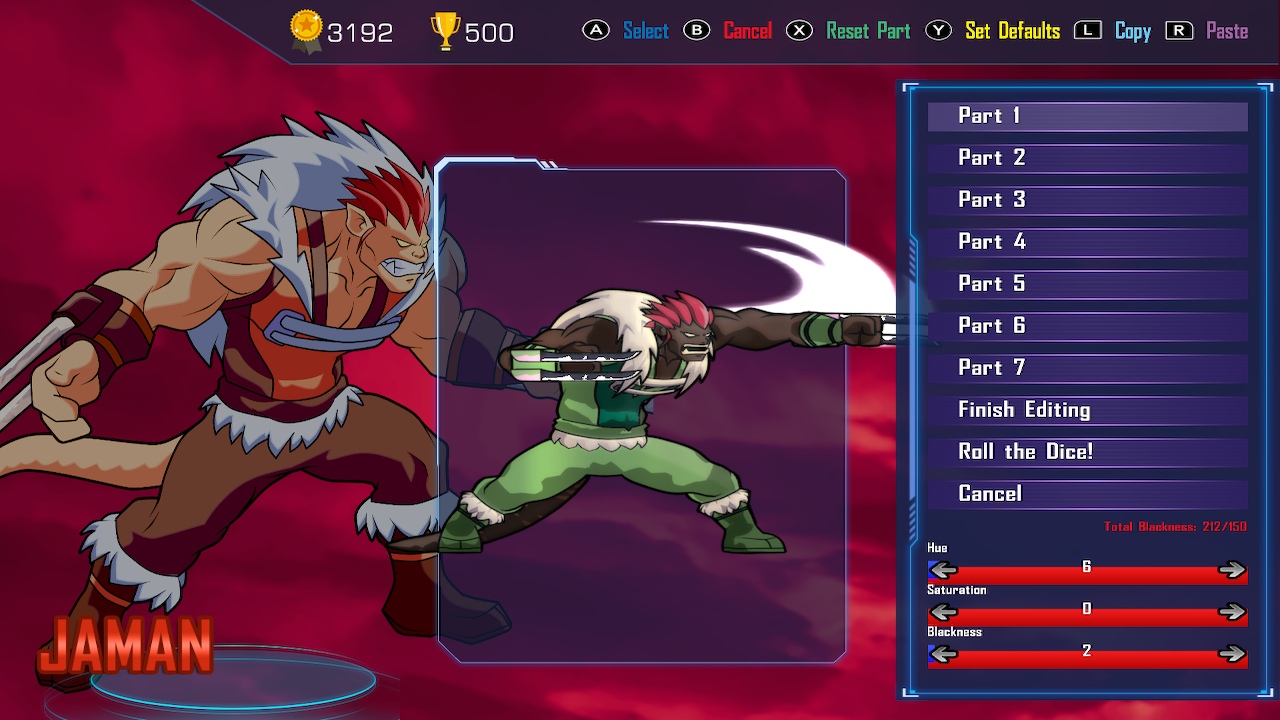This screenshot has height=720, width=1280.
Task: Select Part 7 in the parts list
Action: [1086, 368]
